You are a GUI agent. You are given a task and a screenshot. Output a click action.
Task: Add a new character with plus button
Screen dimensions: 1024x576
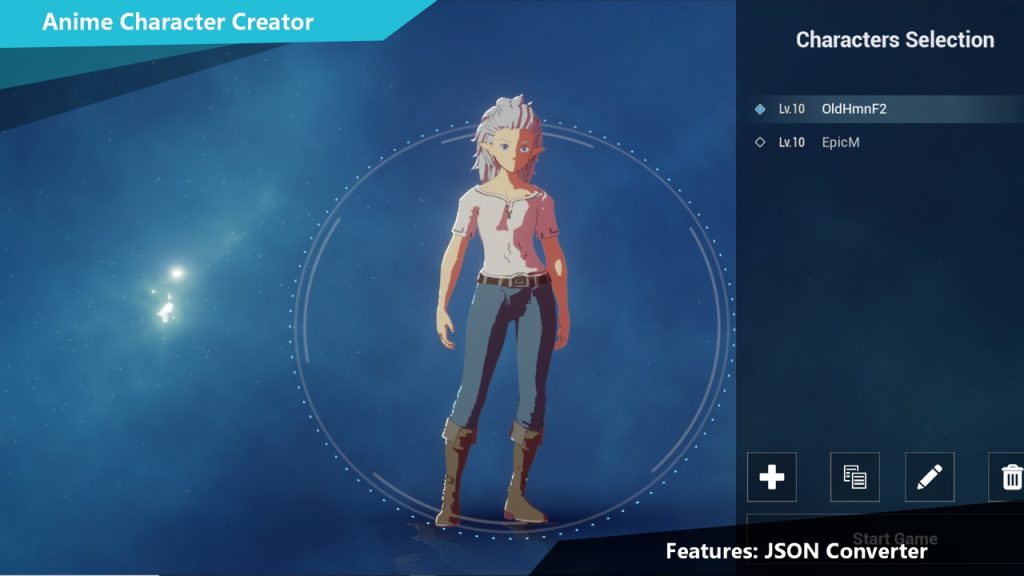click(772, 477)
